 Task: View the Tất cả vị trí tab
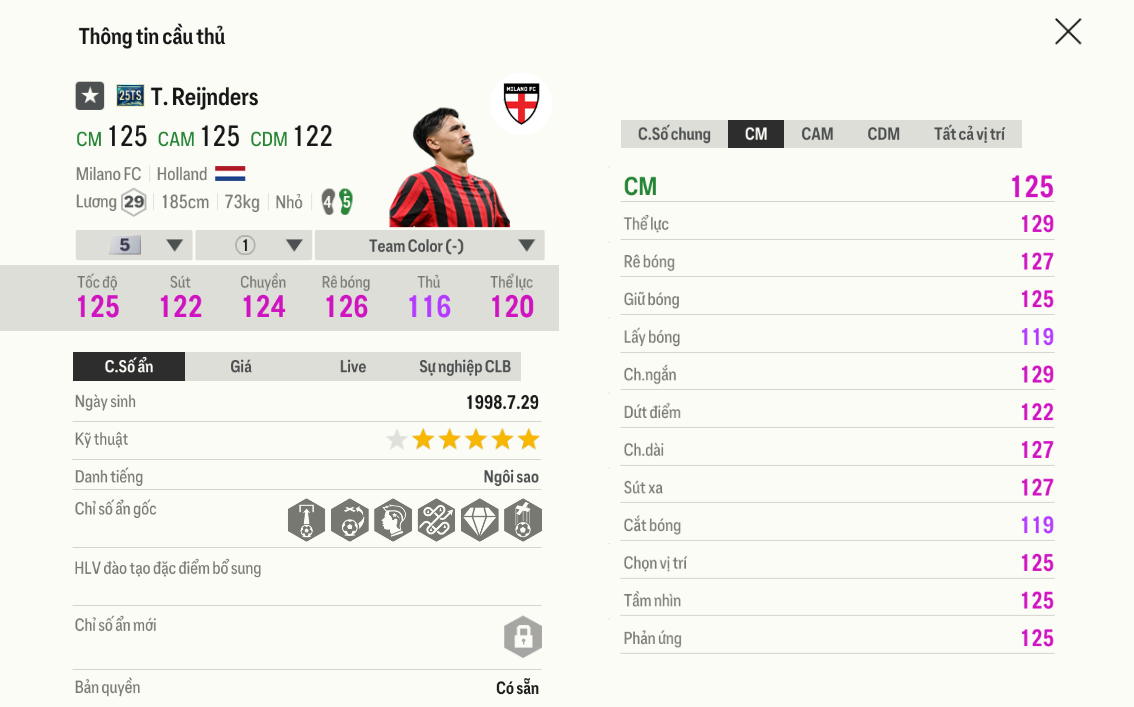(969, 134)
